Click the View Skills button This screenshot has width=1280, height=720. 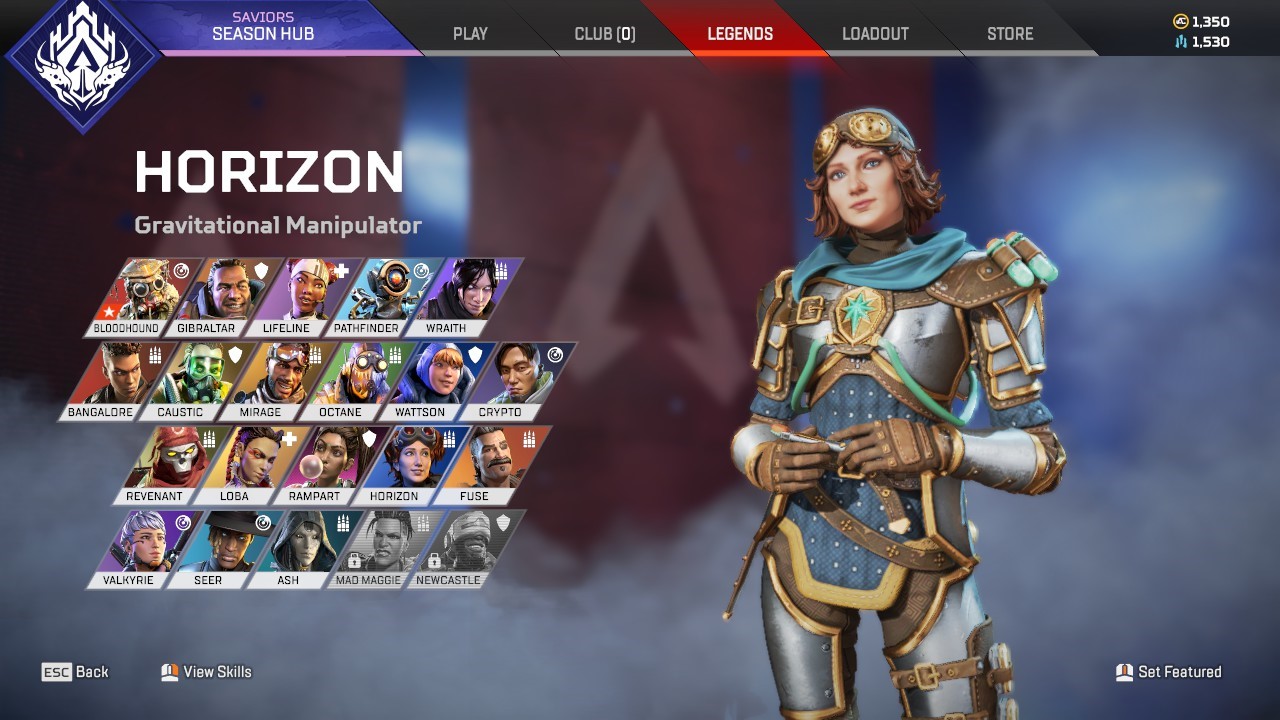[x=205, y=672]
